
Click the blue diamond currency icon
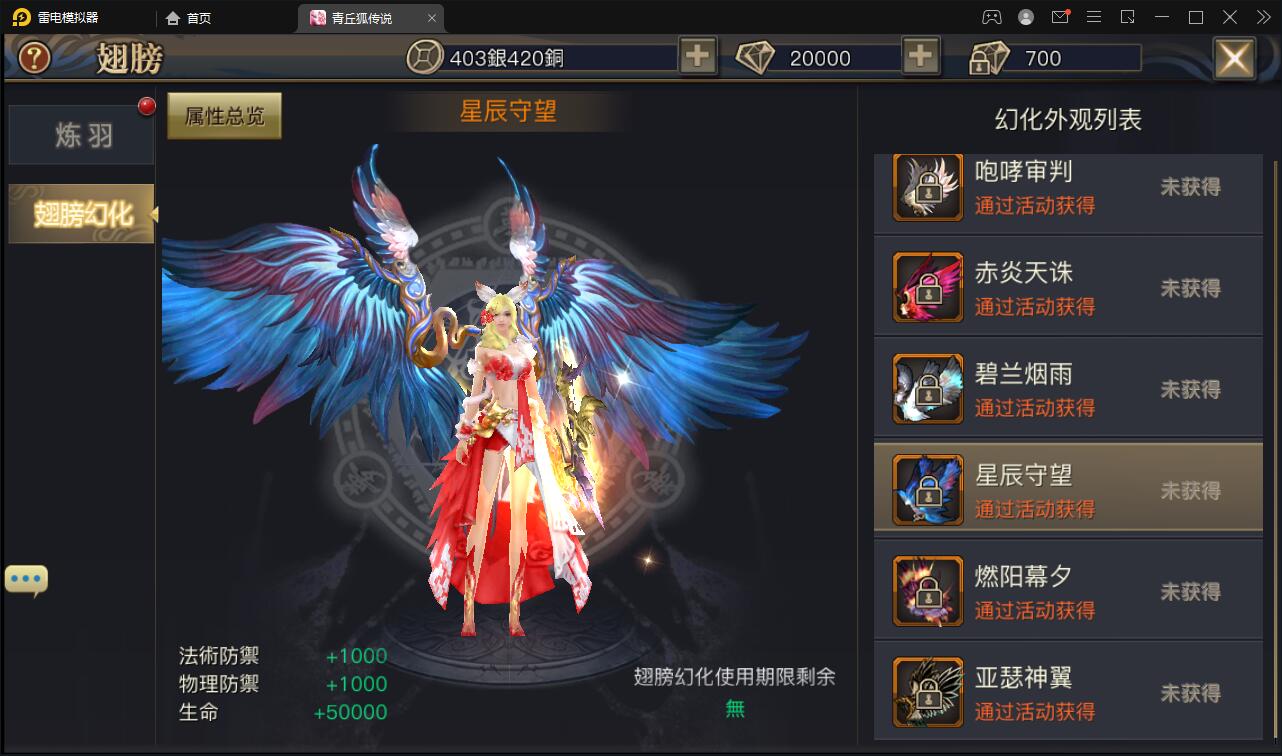coord(757,57)
